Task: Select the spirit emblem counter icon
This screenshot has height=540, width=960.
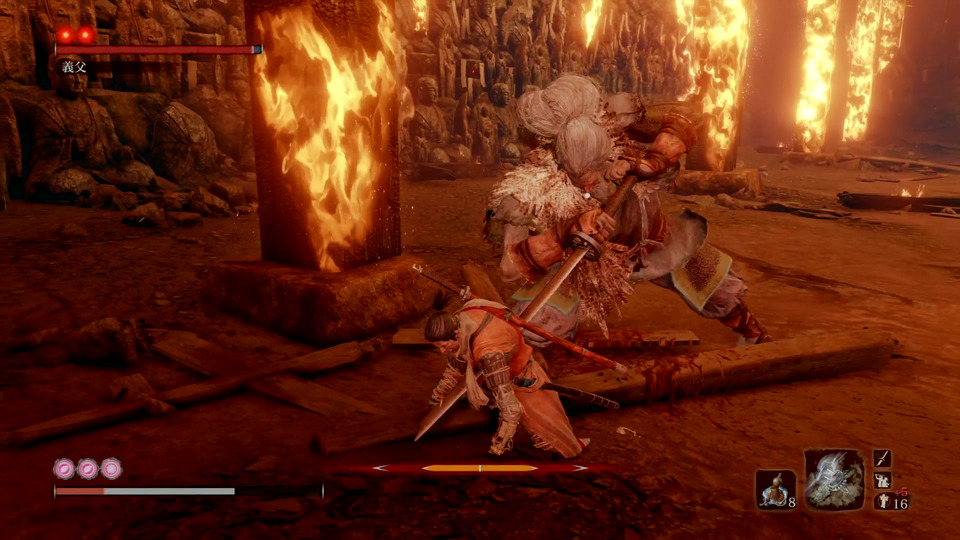Action: click(882, 502)
